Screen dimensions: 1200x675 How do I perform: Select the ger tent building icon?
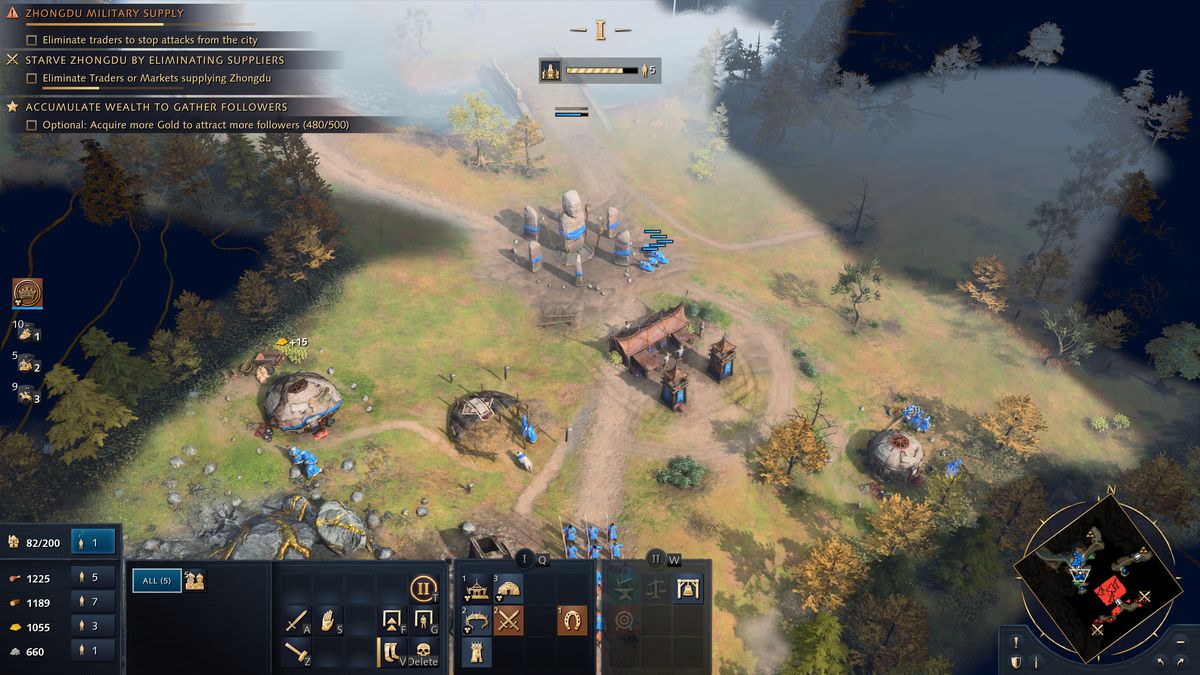509,589
